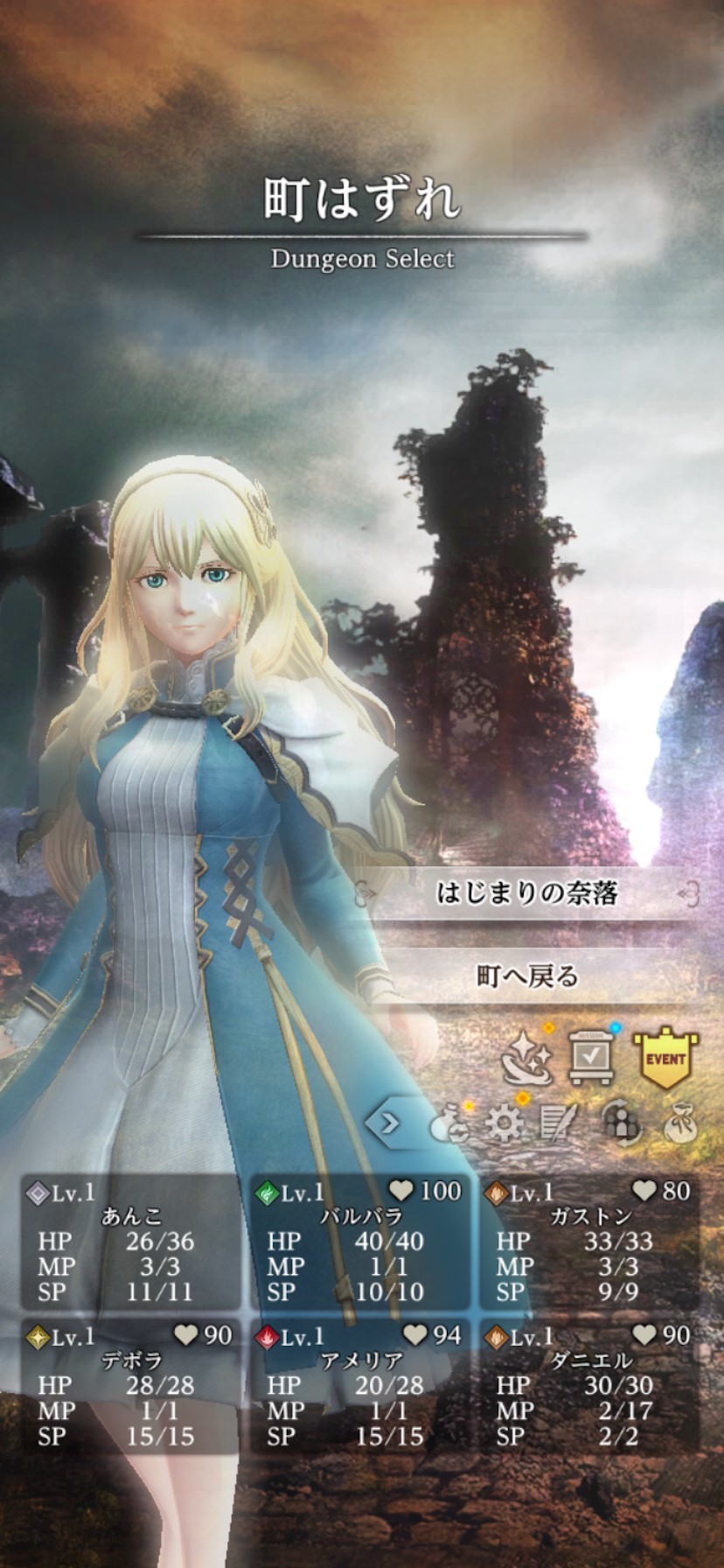Click the sparkling stars icon

526,1057
